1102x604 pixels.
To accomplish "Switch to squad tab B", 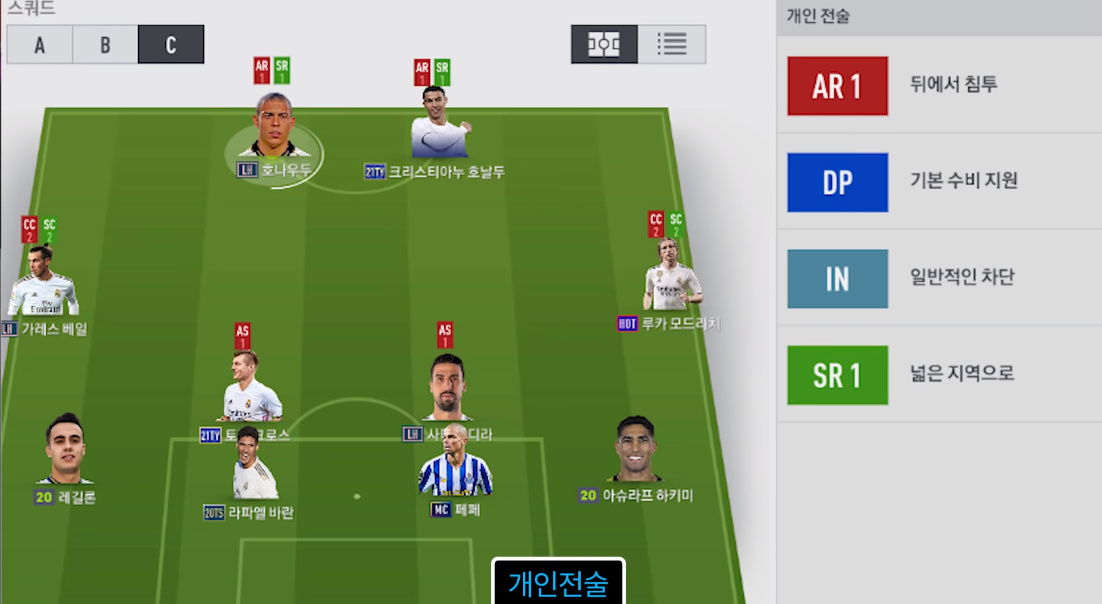I will [x=105, y=45].
